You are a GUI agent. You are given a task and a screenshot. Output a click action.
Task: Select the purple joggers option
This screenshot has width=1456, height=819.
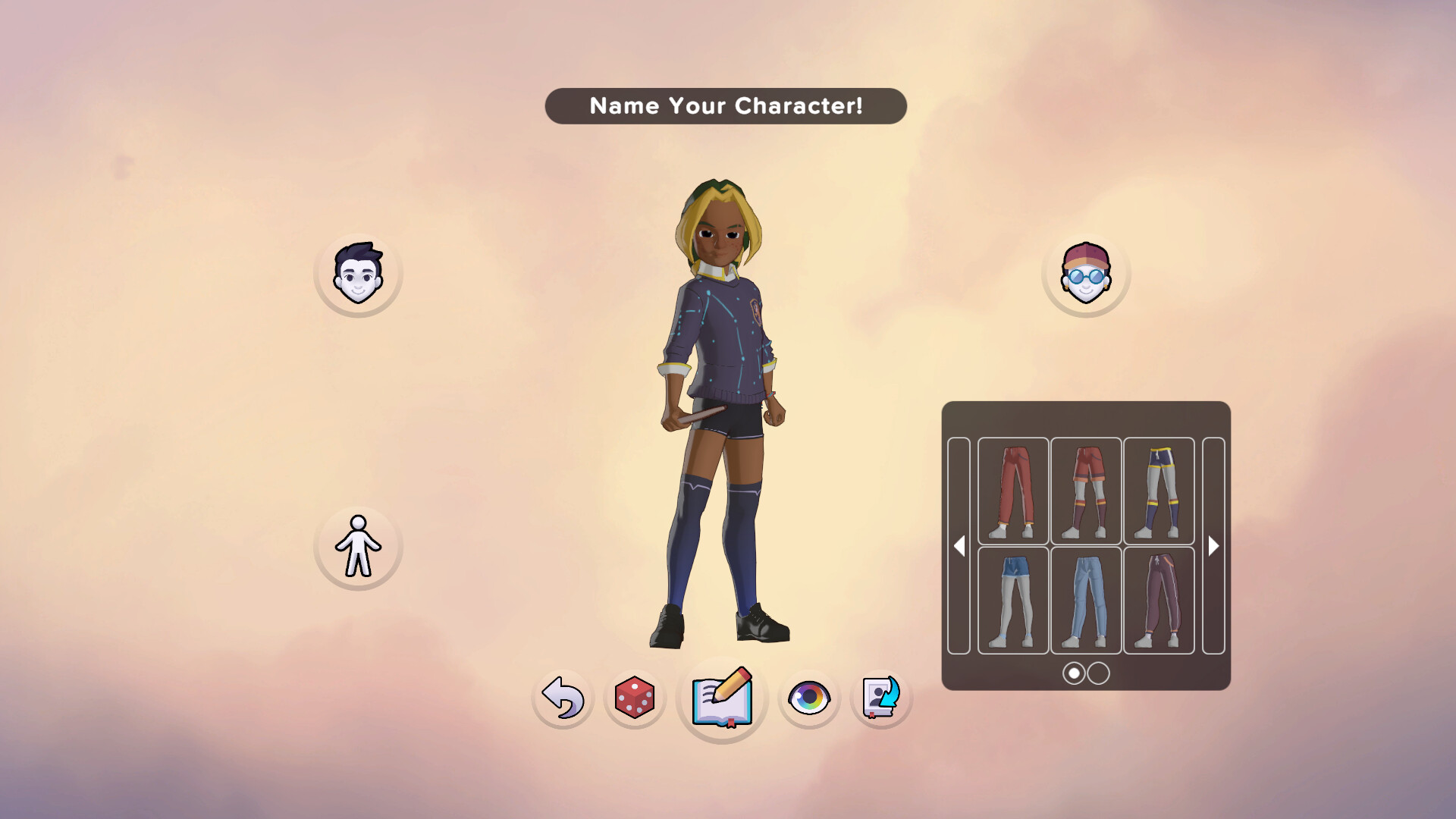pos(1159,599)
